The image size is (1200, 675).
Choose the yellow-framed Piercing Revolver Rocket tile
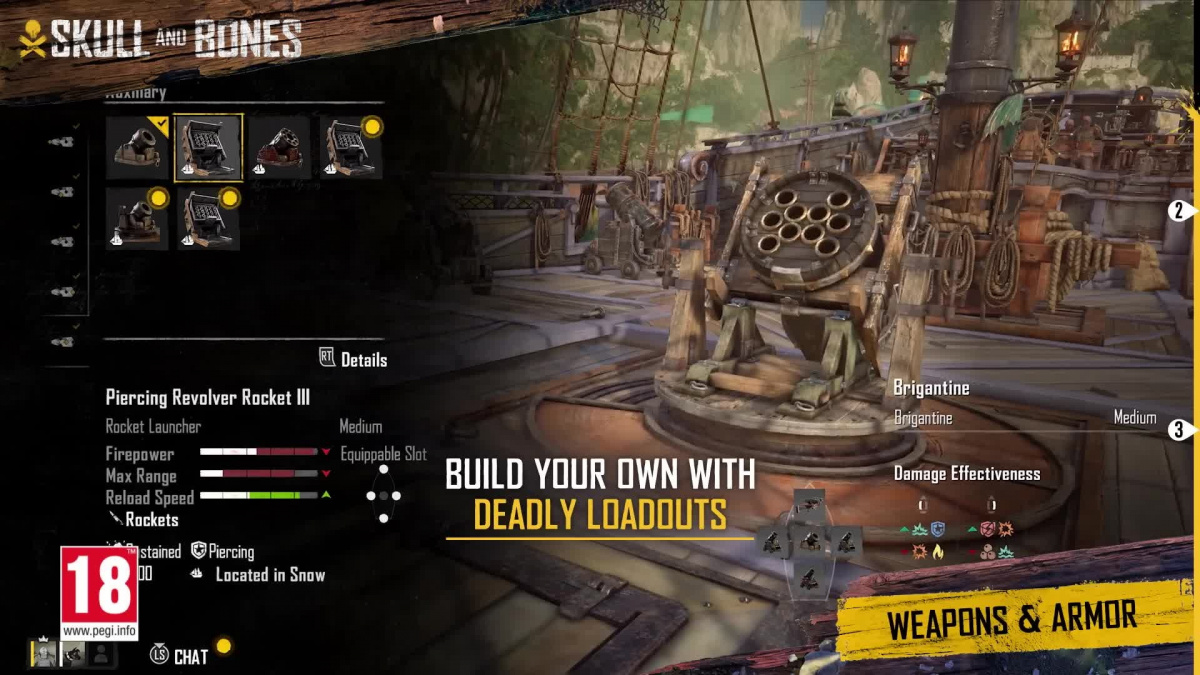[208, 148]
